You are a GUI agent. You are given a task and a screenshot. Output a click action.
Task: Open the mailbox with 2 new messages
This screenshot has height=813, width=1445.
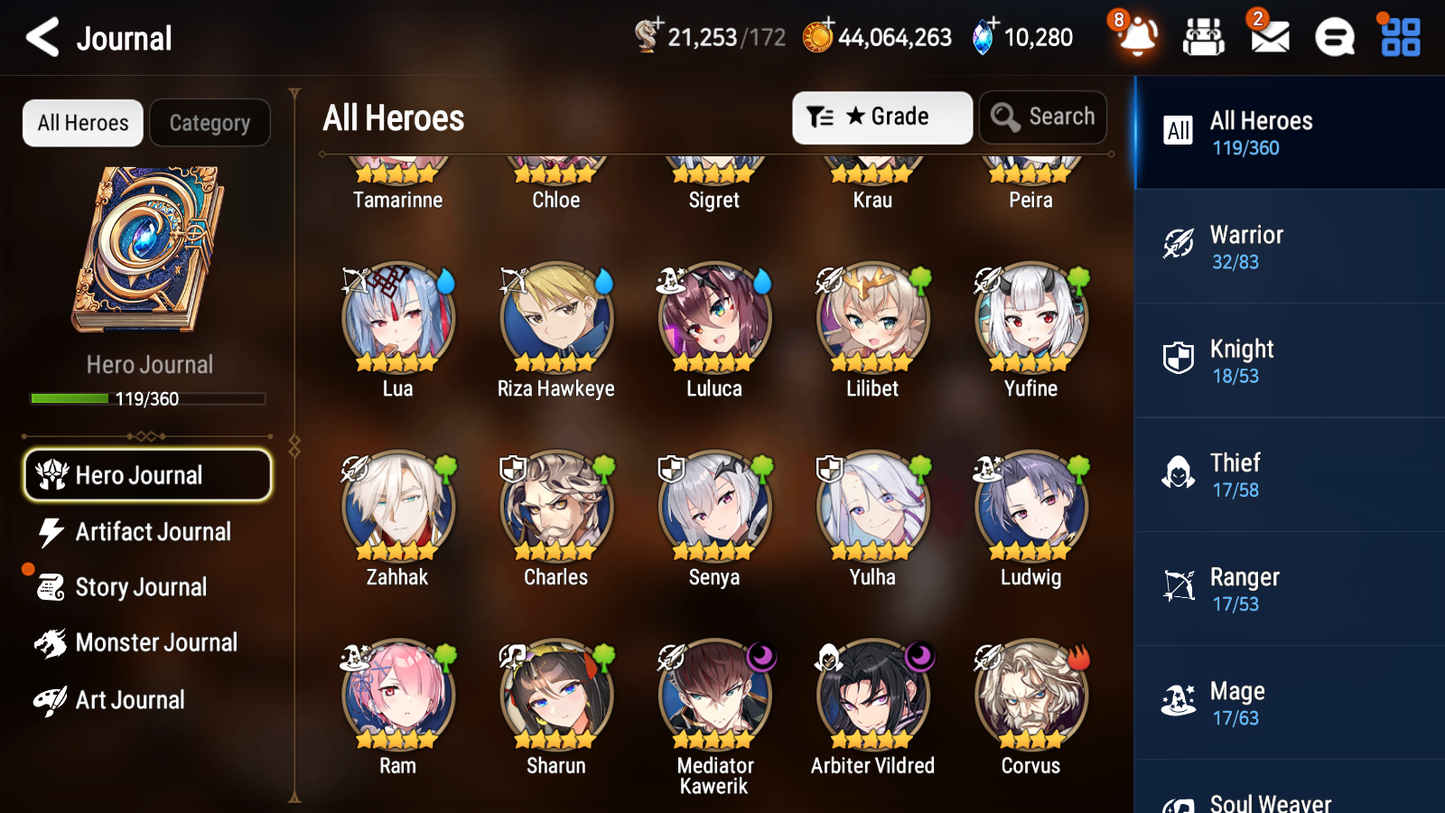coord(1269,36)
